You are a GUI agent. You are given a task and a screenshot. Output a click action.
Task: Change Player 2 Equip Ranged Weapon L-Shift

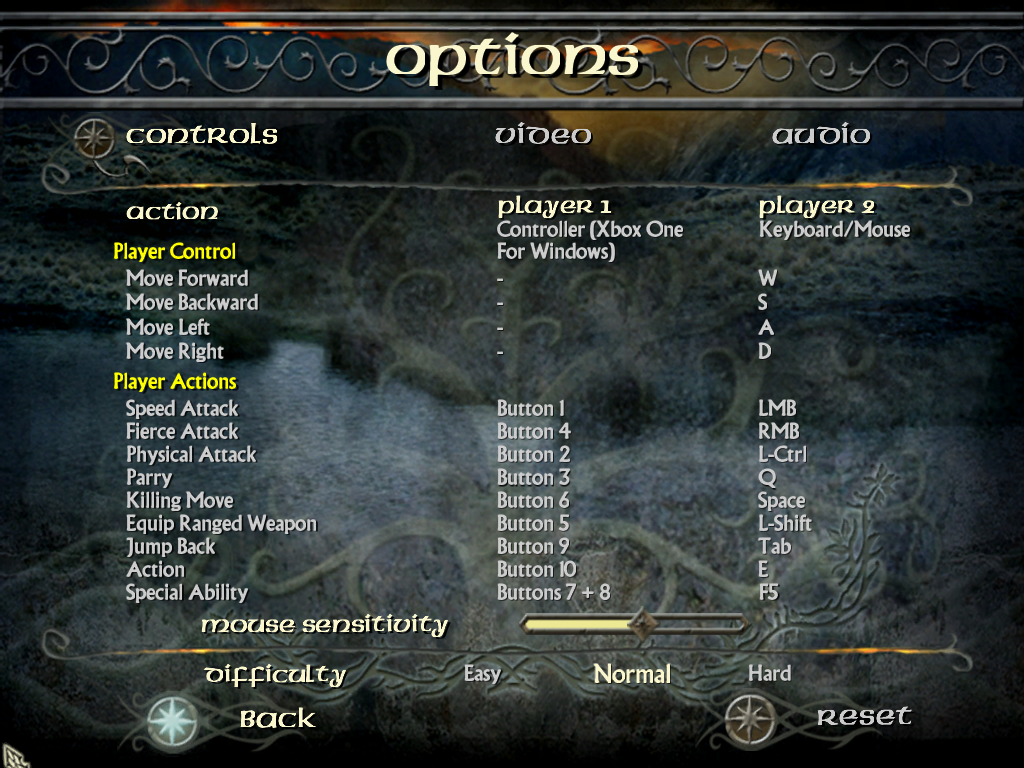785,524
